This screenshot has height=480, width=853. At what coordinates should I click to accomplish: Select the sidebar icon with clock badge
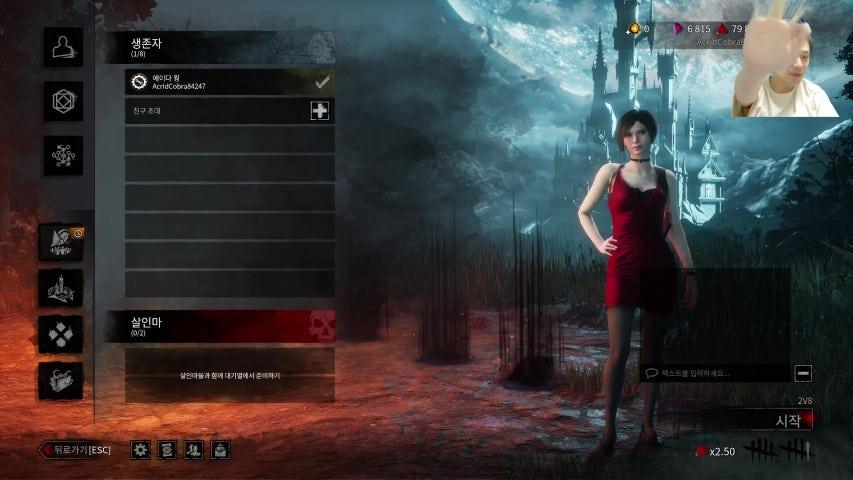click(x=61, y=242)
